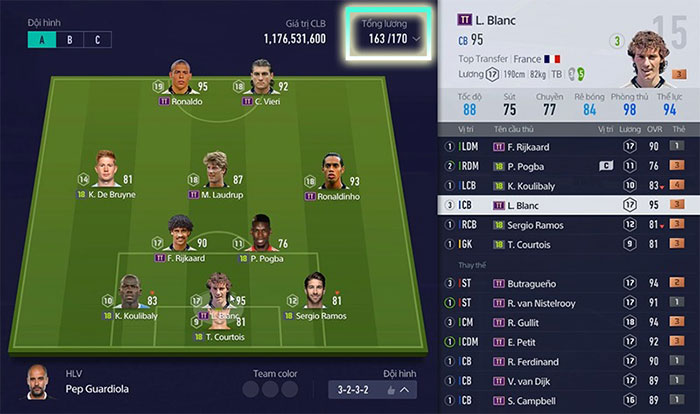Pick the T. Courtois goalkeeper row
The width and height of the screenshot is (700, 414).
coord(567,242)
